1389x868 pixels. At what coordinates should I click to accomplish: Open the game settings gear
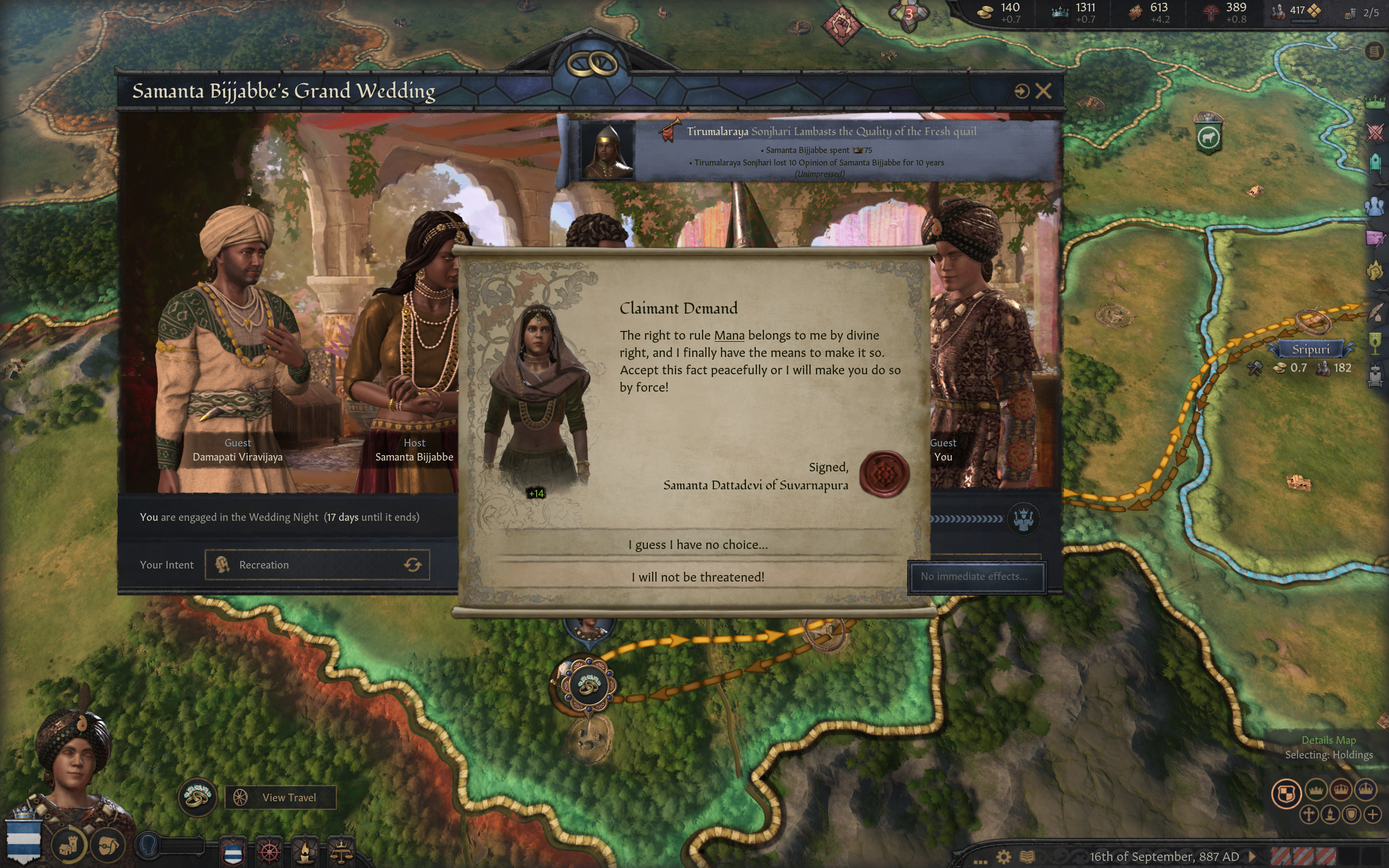click(x=1003, y=857)
